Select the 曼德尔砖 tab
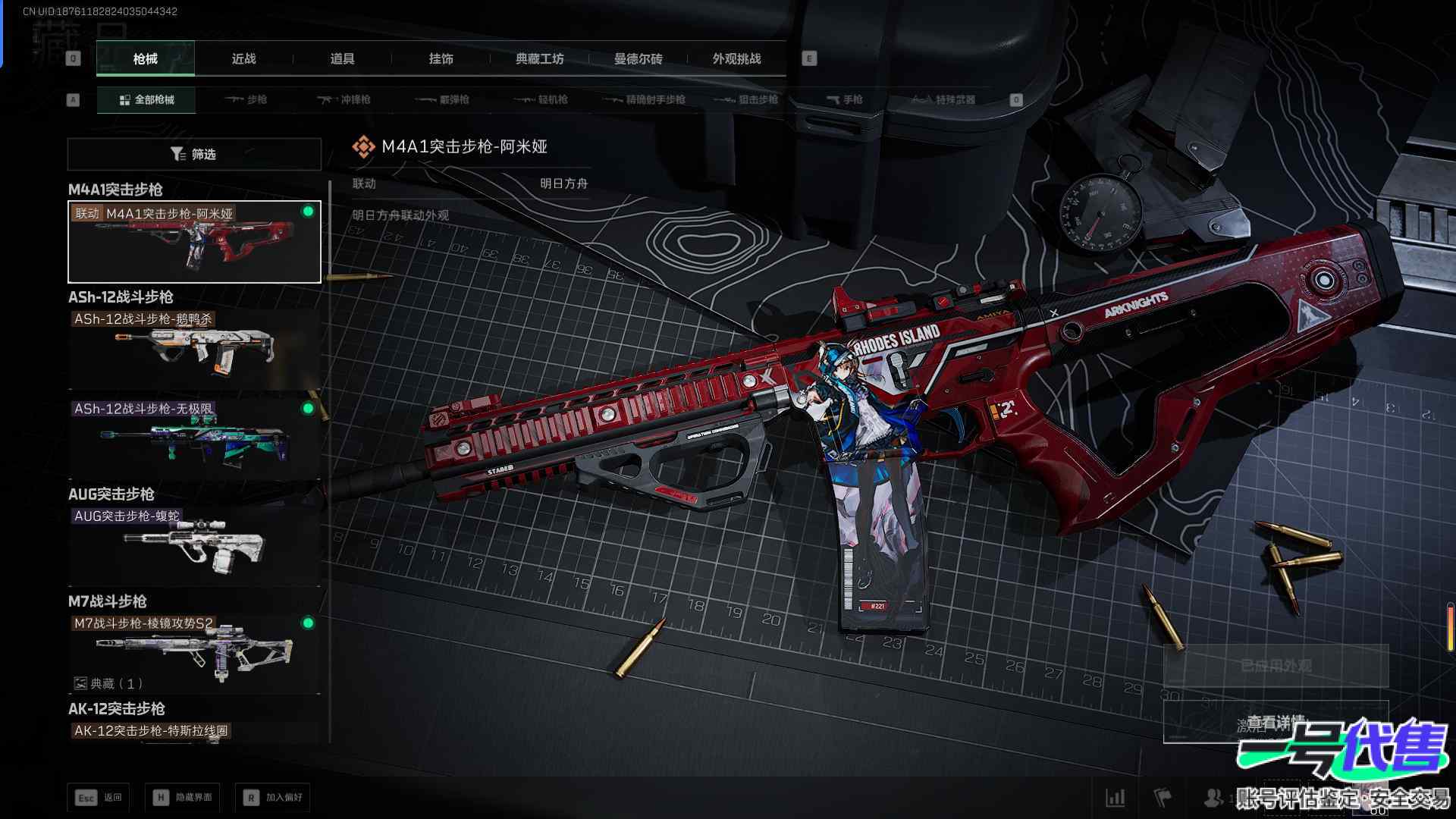Screen dimensions: 1456x819 point(638,58)
